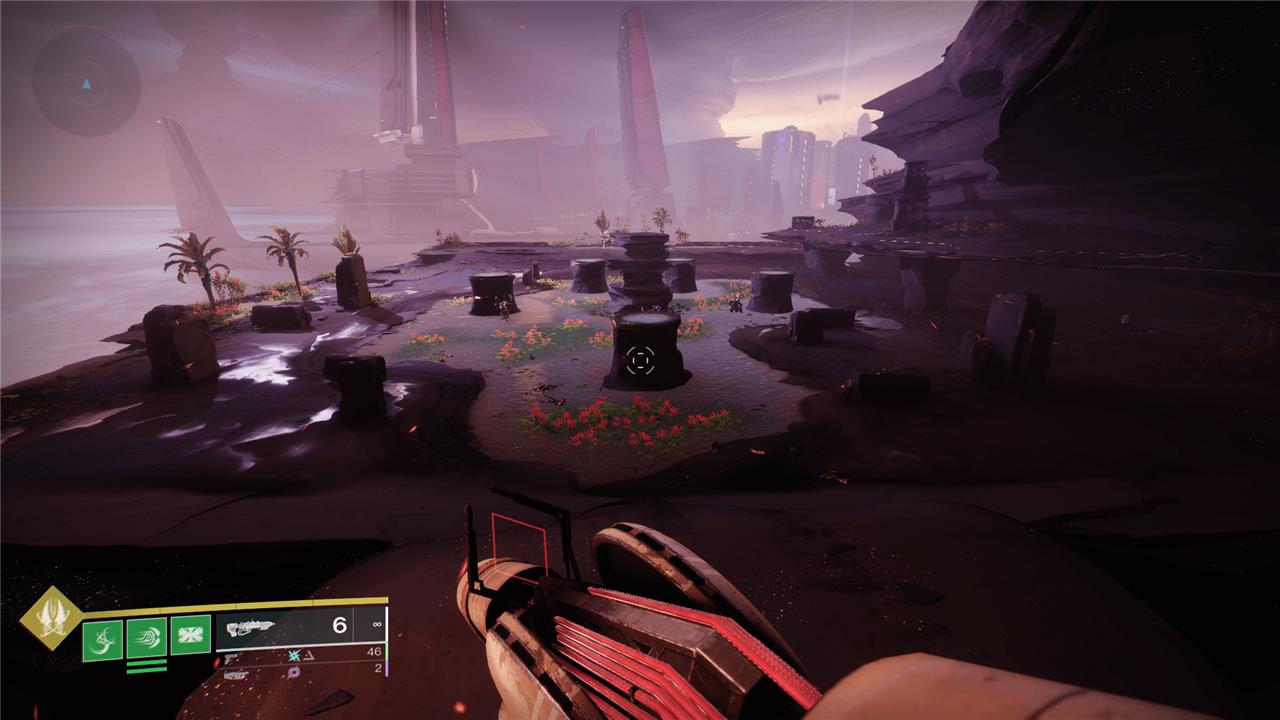This screenshot has width=1280, height=720.
Task: Click the circular radar in the corner
Action: coord(85,80)
